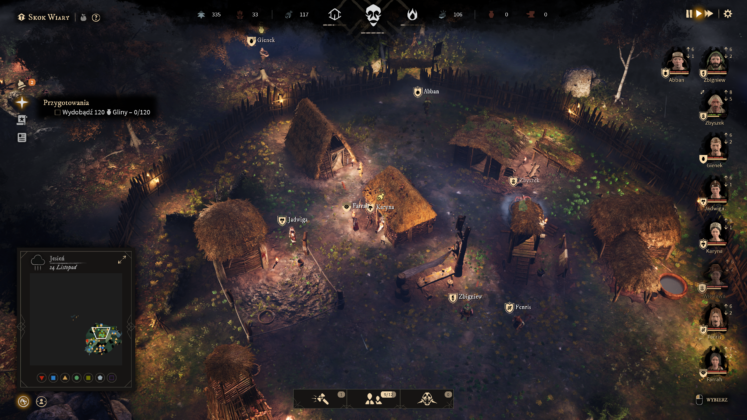Select Zbigniew's portrait in the roster
The height and width of the screenshot is (420, 747).
click(714, 62)
